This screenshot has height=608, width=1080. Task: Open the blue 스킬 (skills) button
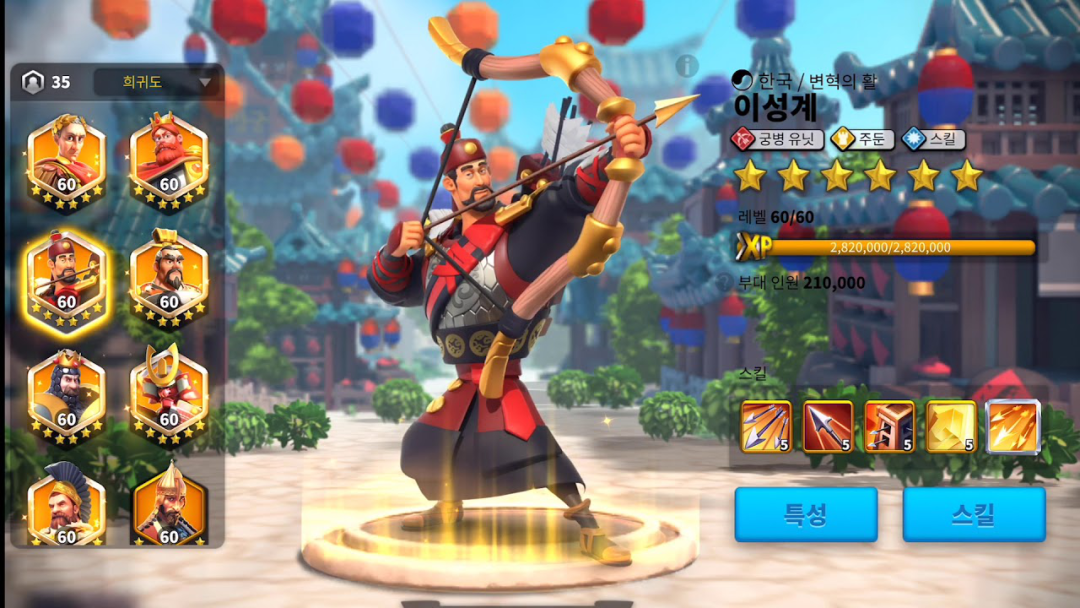click(x=973, y=514)
